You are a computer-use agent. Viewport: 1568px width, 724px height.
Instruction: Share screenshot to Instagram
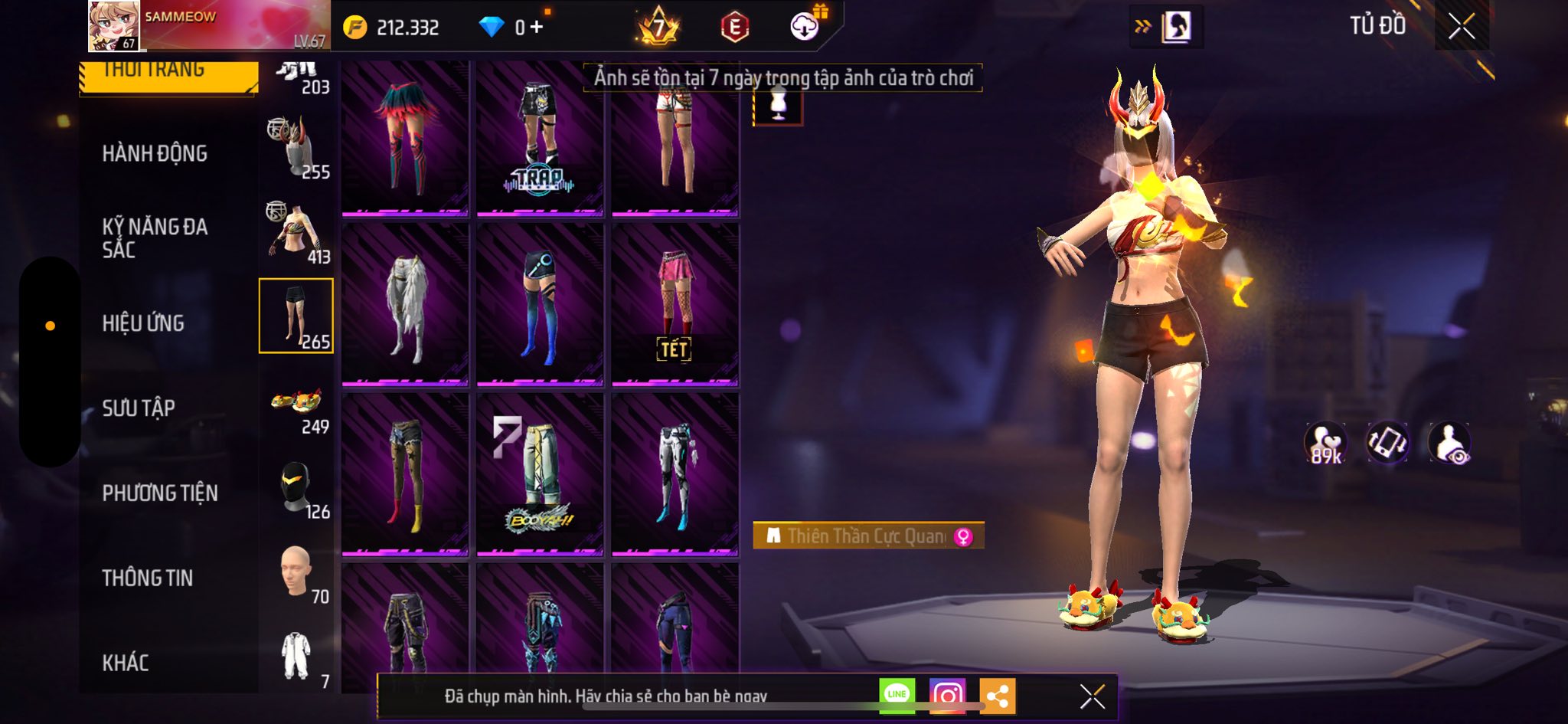coord(947,695)
